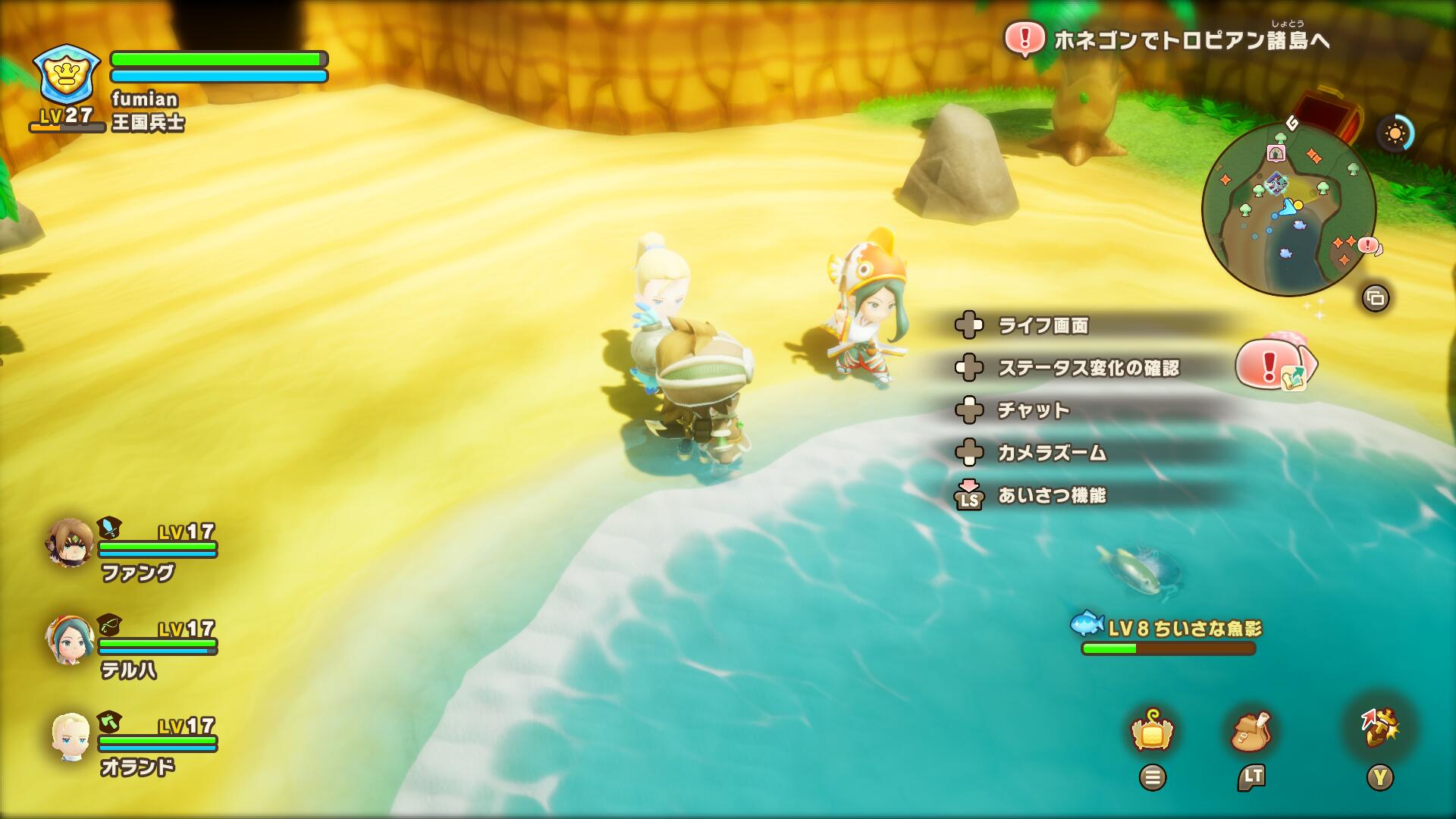Select party member テルハ portrait

pyautogui.click(x=71, y=640)
